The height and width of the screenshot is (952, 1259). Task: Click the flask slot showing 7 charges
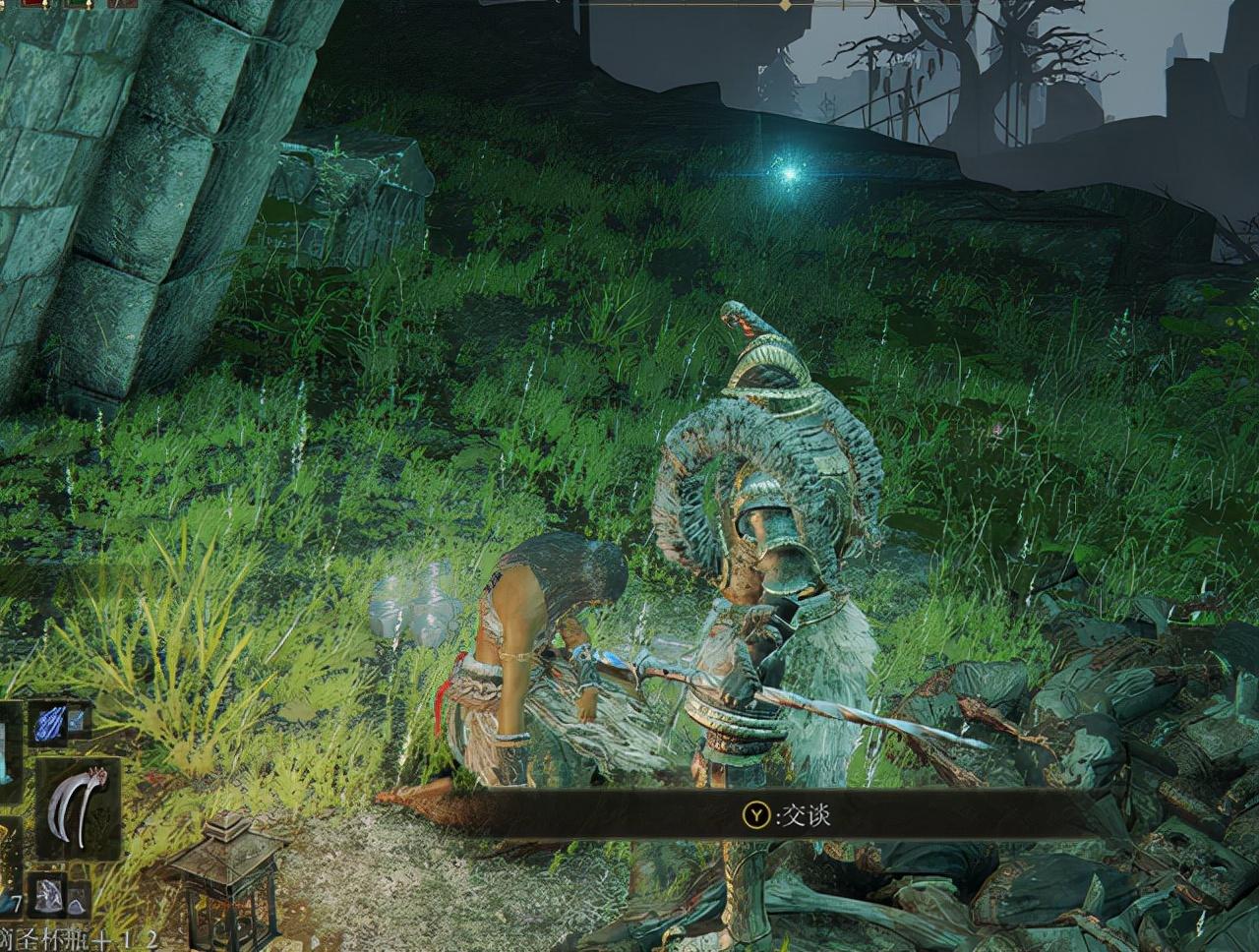pos(10,865)
